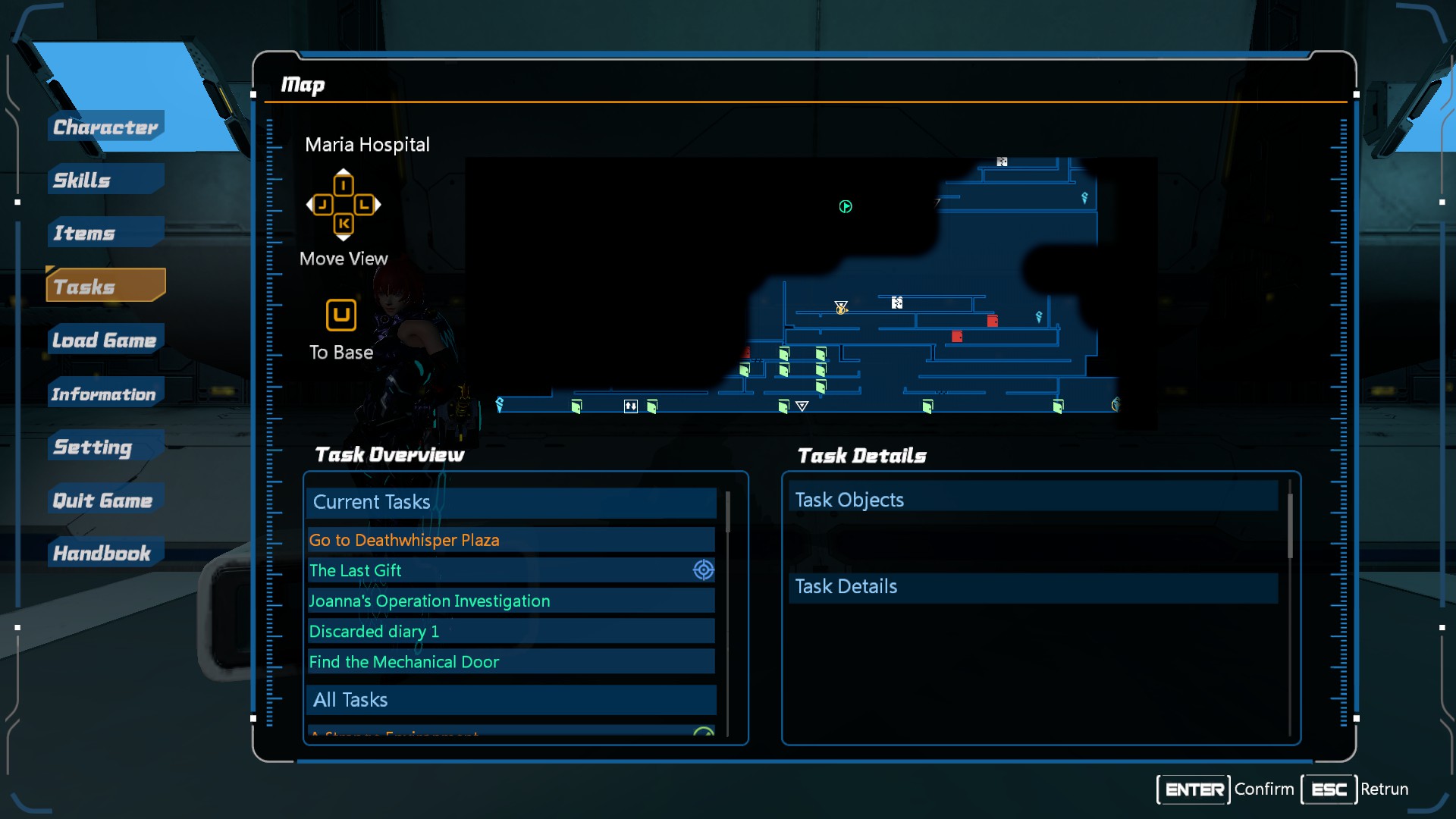Image resolution: width=1456 pixels, height=819 pixels.
Task: Click the elevator icon on the map's bottom corridor
Action: (x=630, y=406)
